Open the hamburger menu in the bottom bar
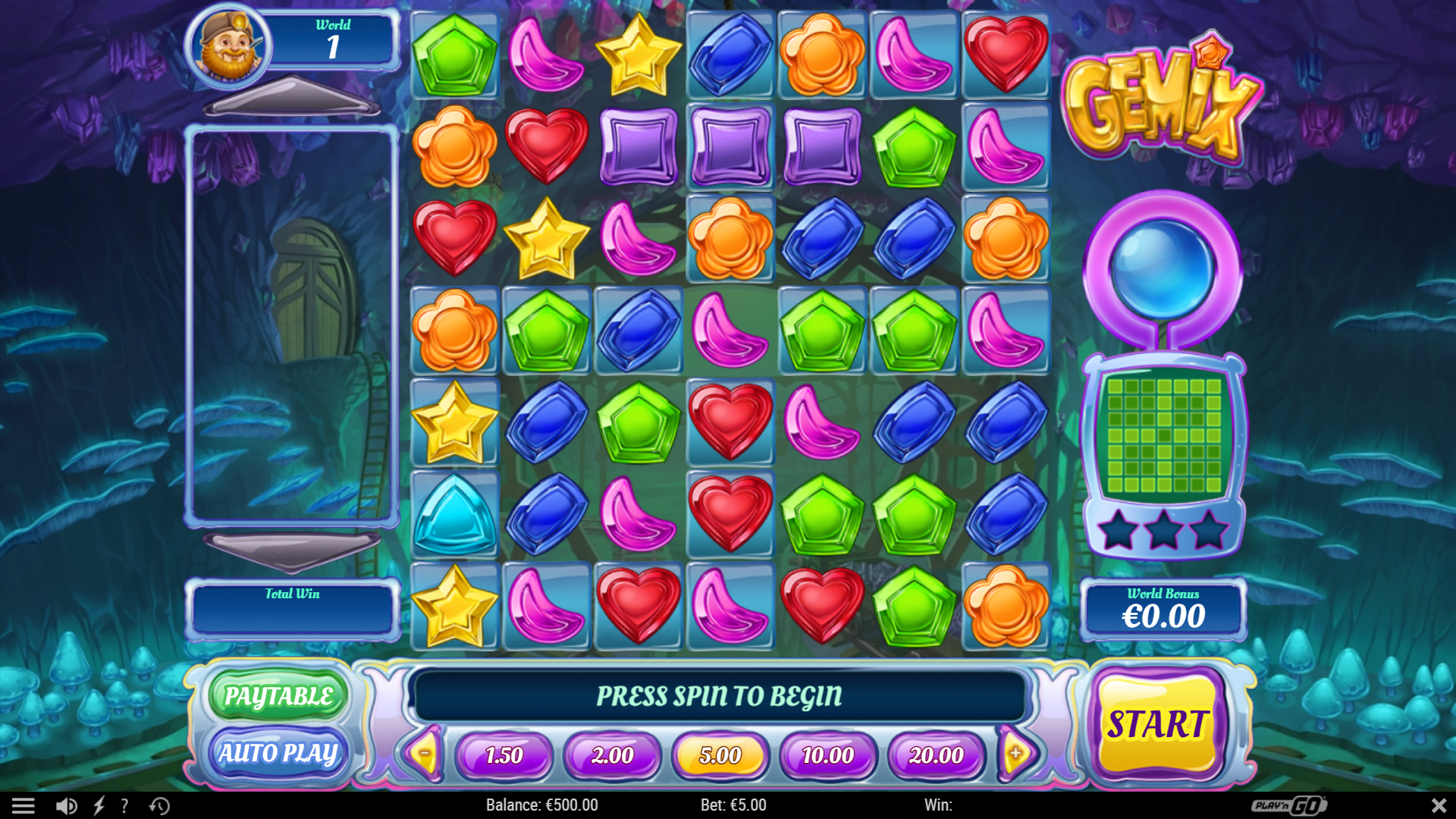Image resolution: width=1456 pixels, height=819 pixels. (x=25, y=805)
